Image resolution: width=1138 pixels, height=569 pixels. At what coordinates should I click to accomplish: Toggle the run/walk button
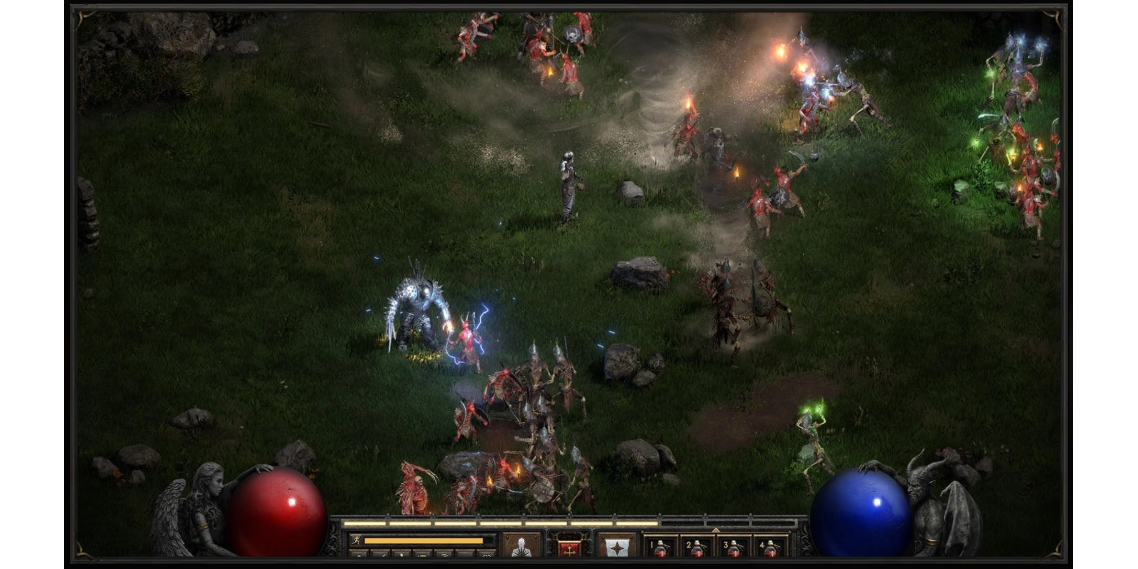click(356, 541)
